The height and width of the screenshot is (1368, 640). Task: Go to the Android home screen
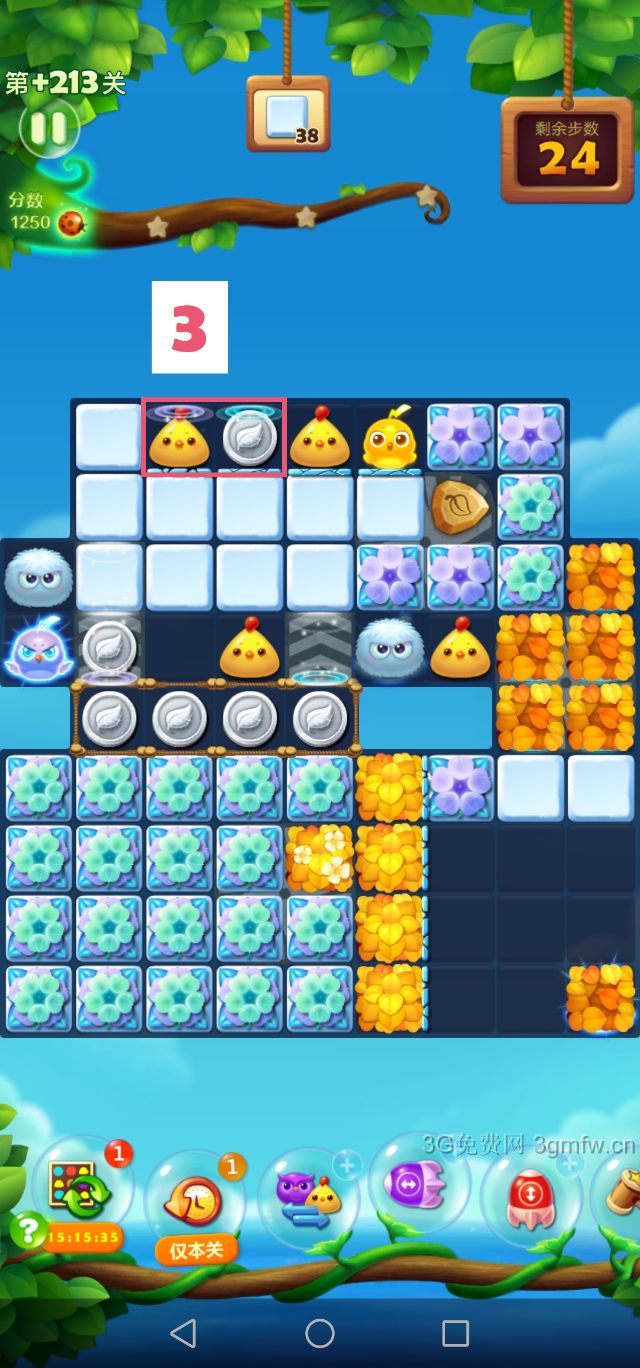click(320, 1332)
